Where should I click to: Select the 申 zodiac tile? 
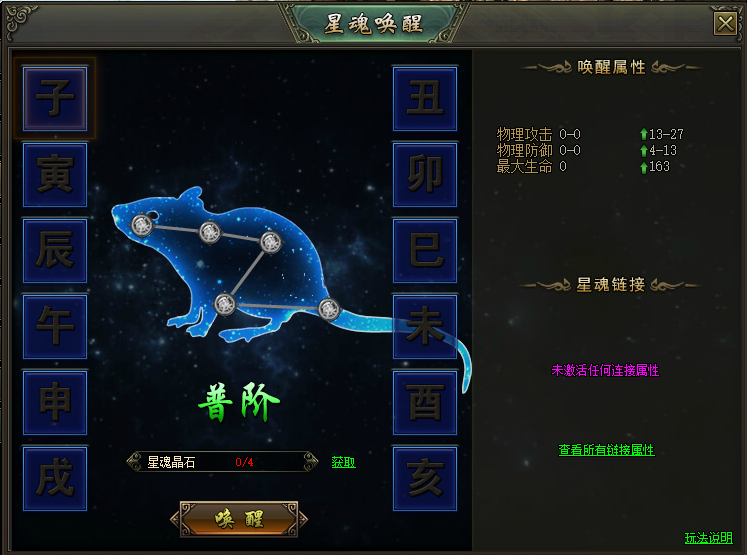pos(55,403)
